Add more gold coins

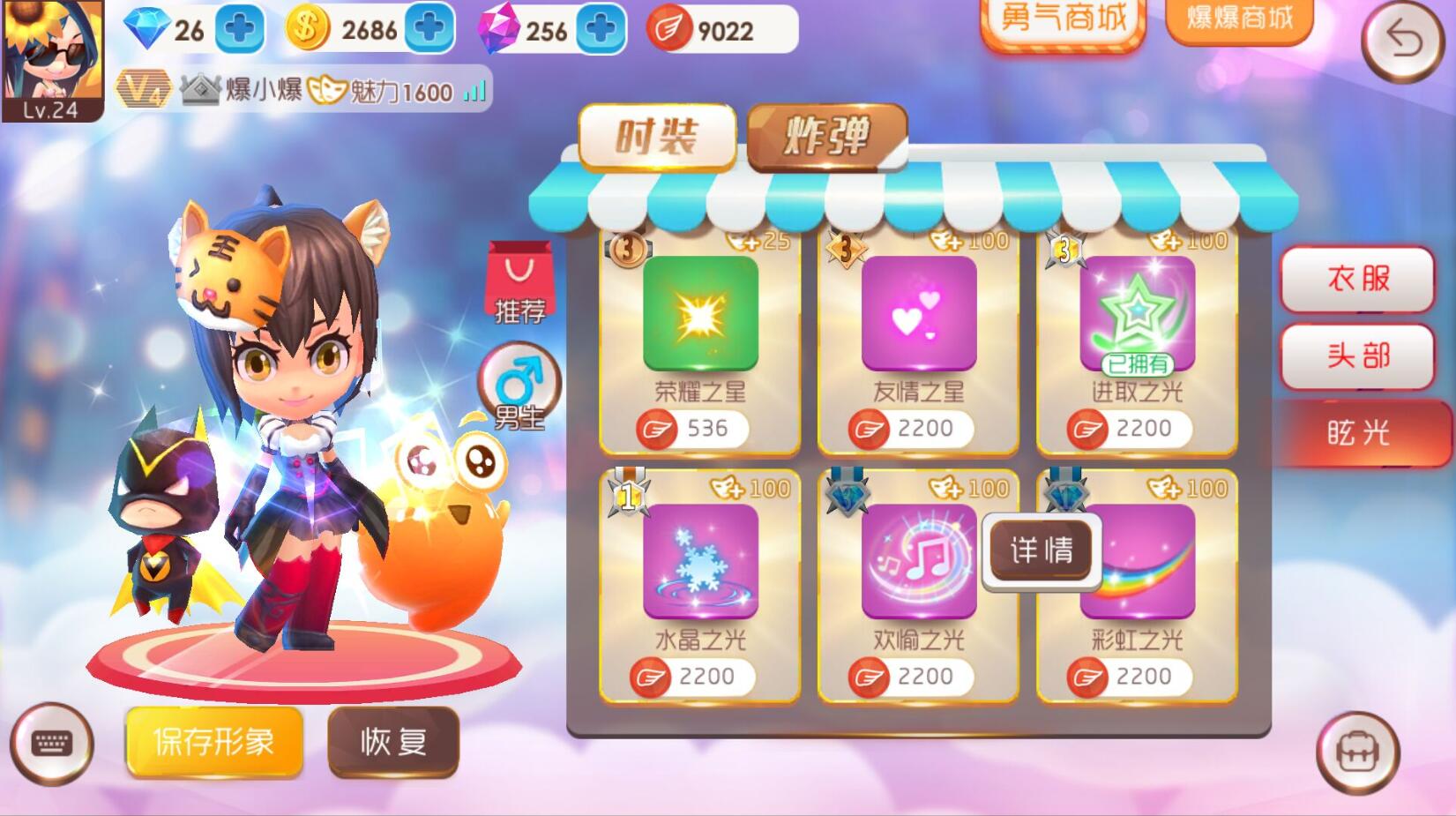(429, 29)
